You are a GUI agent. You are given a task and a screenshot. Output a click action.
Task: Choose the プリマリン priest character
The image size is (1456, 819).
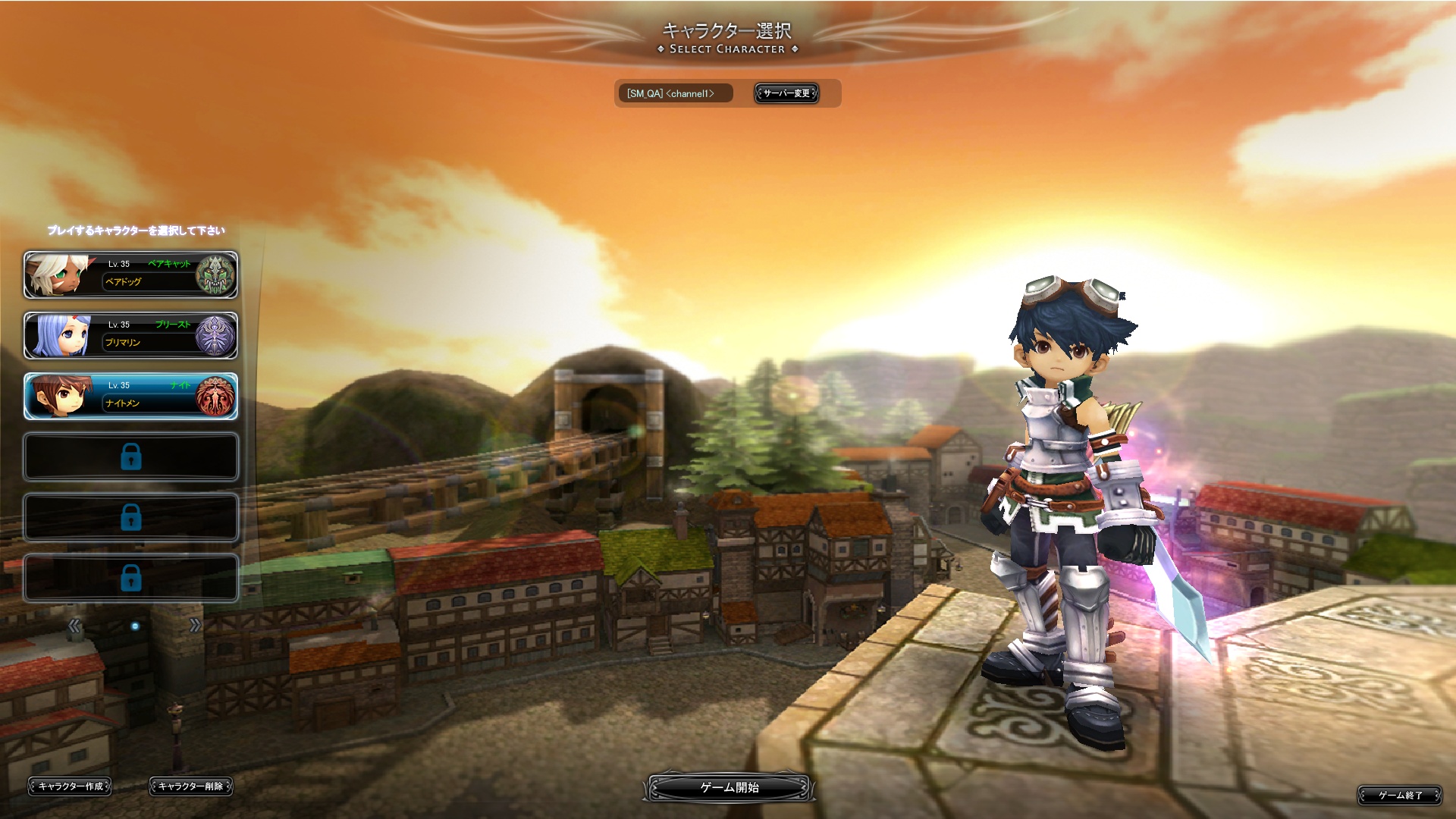[130, 335]
